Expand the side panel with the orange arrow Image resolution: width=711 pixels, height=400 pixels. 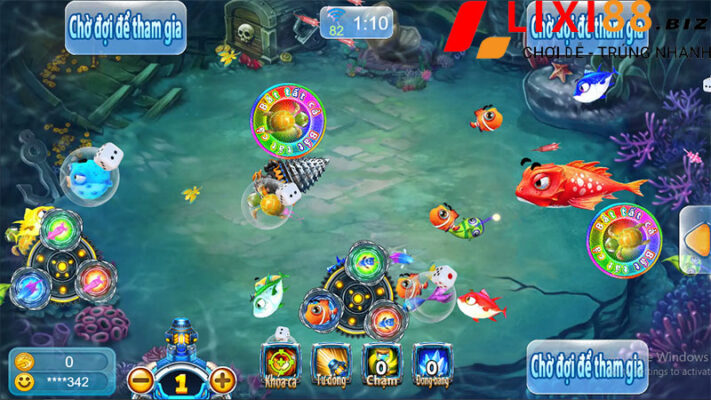pyautogui.click(x=698, y=239)
